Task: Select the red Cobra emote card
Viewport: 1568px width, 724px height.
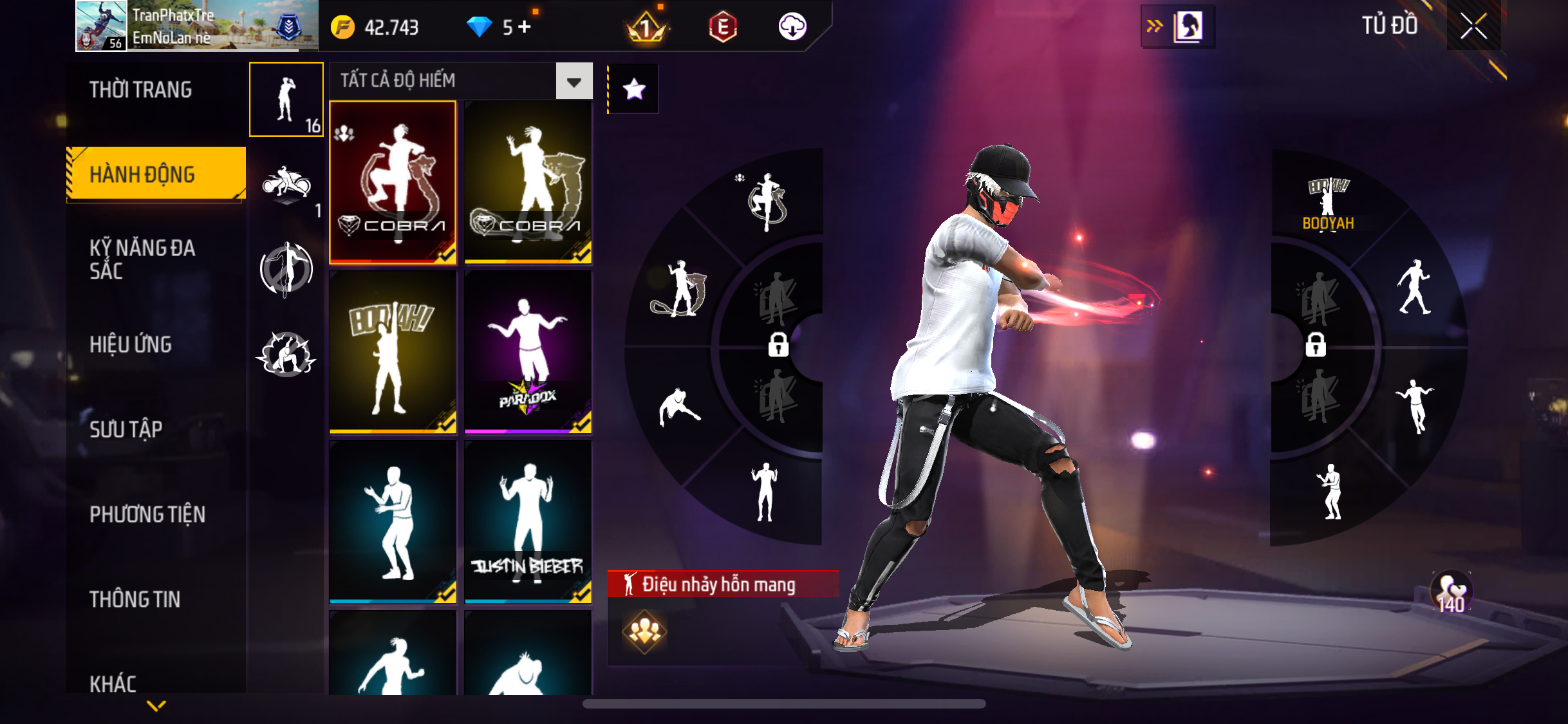Action: click(393, 182)
